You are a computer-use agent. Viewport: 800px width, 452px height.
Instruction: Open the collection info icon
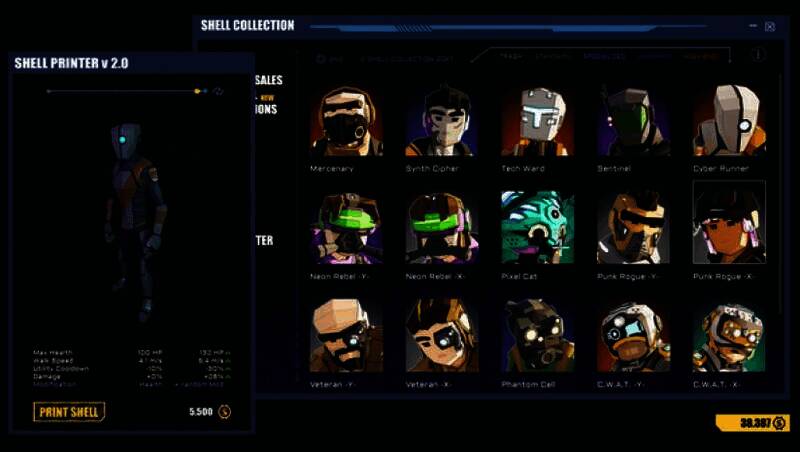pos(757,56)
